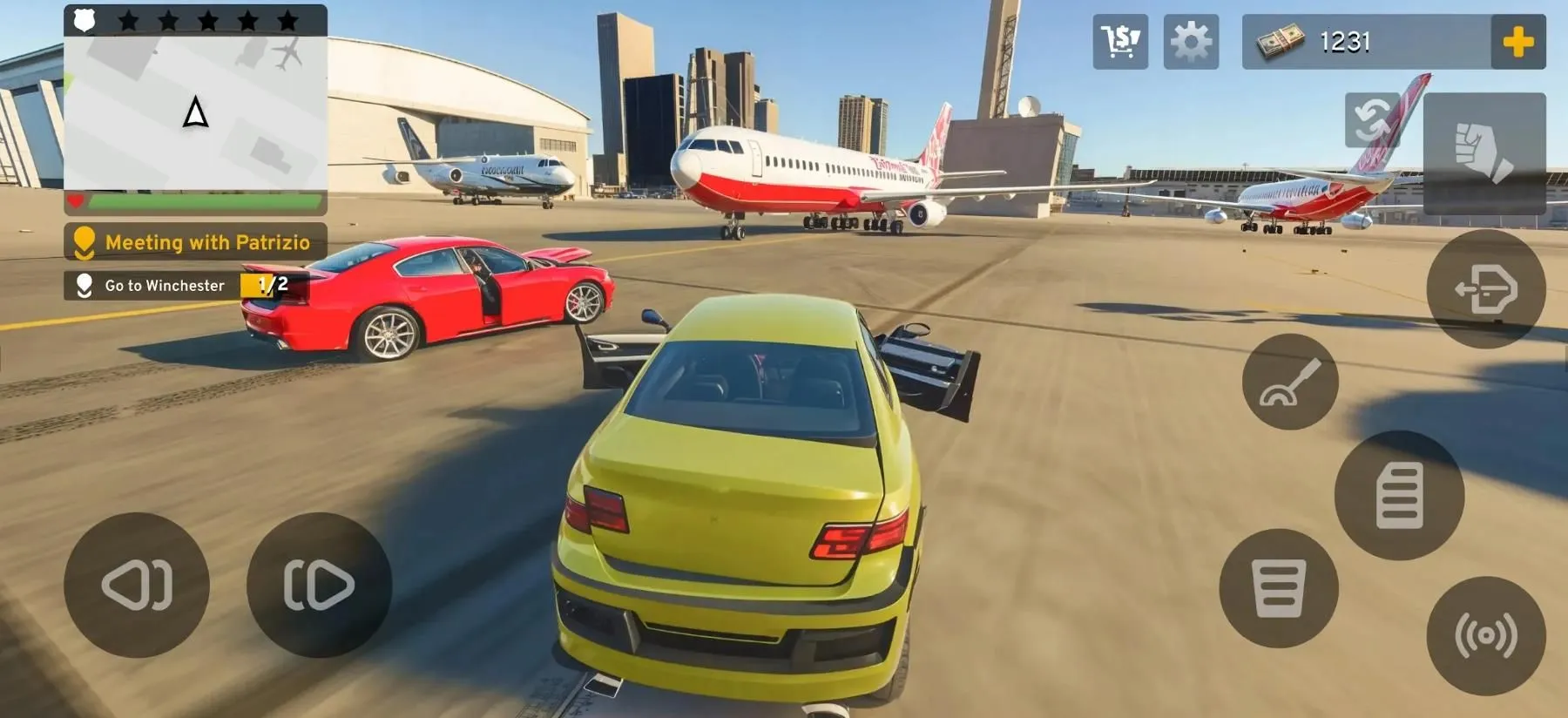
Task: Open the shop cart icon
Action: [1120, 41]
